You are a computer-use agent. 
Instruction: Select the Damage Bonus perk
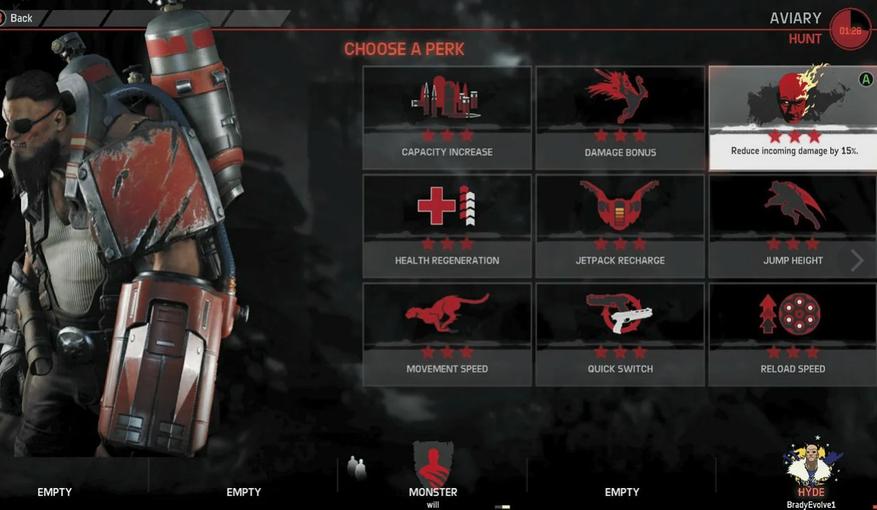point(620,118)
